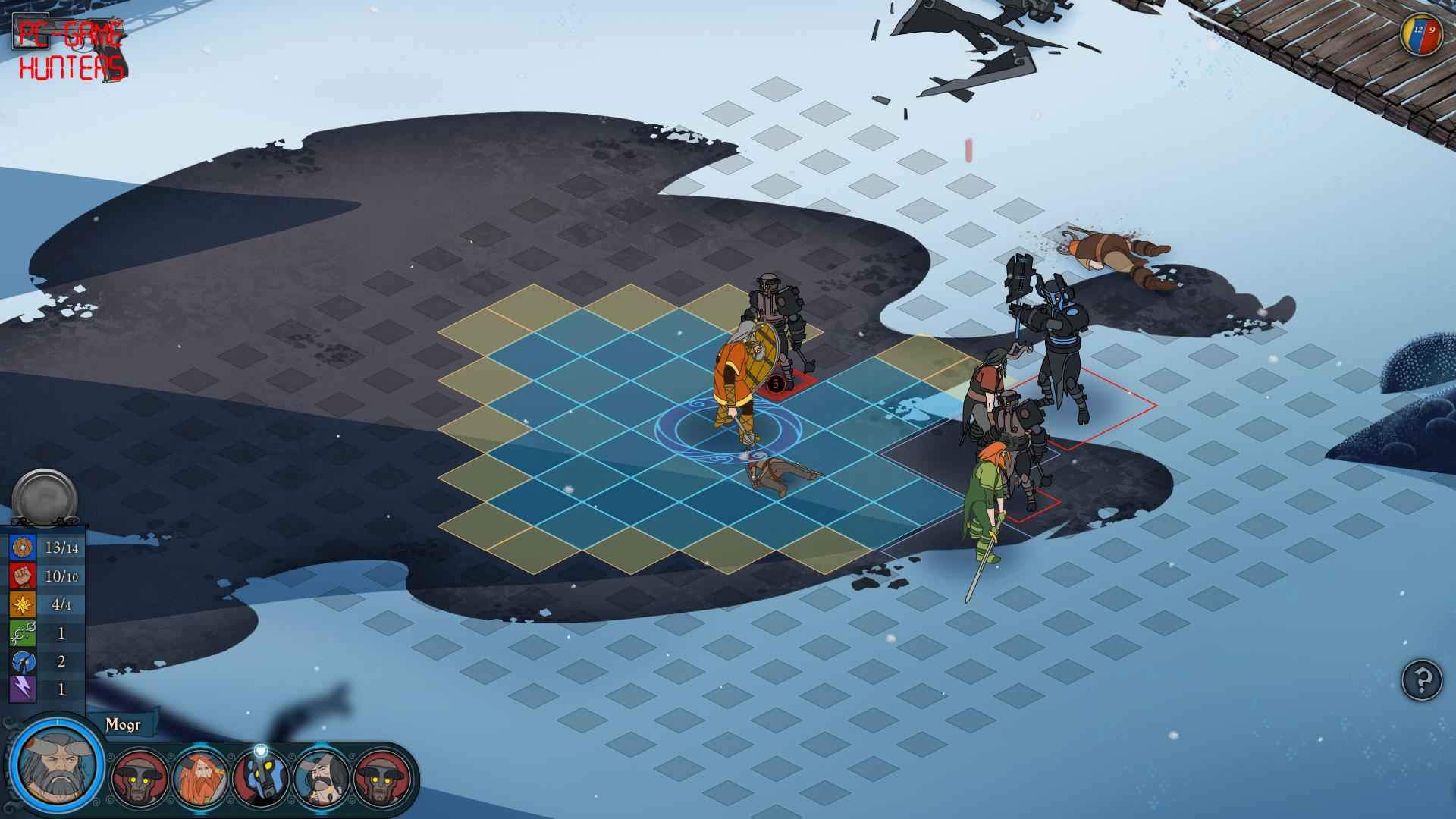Screen dimensions: 1456x819
Task: Select the red-bearded varl portrait in turn order
Action: pos(200,778)
